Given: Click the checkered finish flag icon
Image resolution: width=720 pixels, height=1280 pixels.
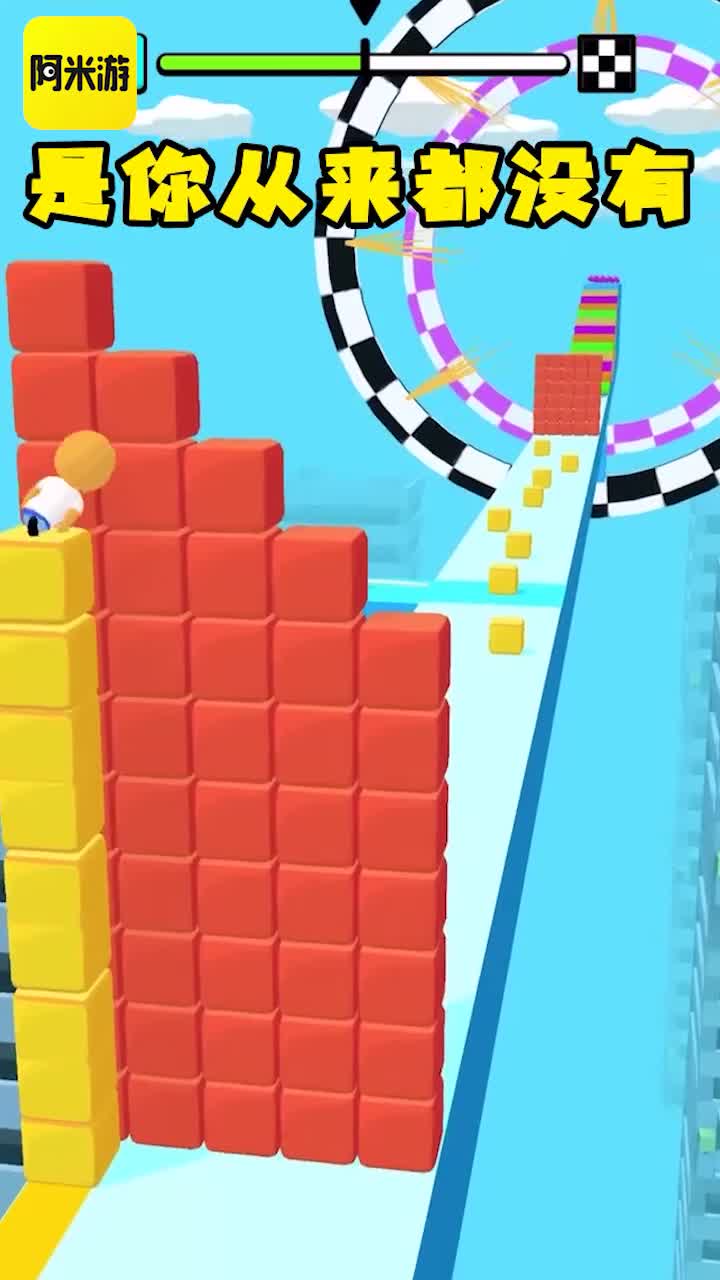Looking at the screenshot, I should (x=606, y=63).
